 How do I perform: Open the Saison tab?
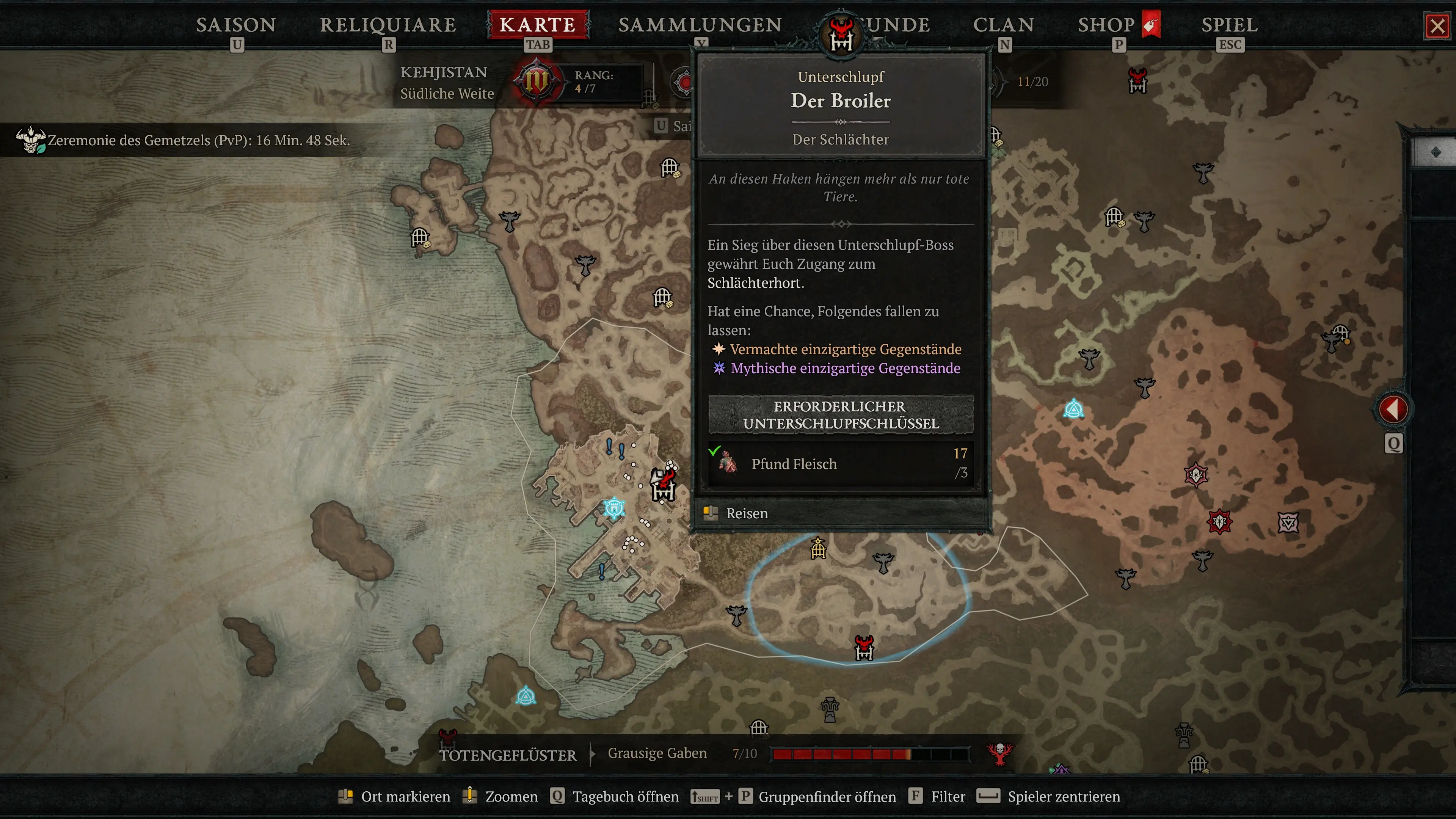236,25
